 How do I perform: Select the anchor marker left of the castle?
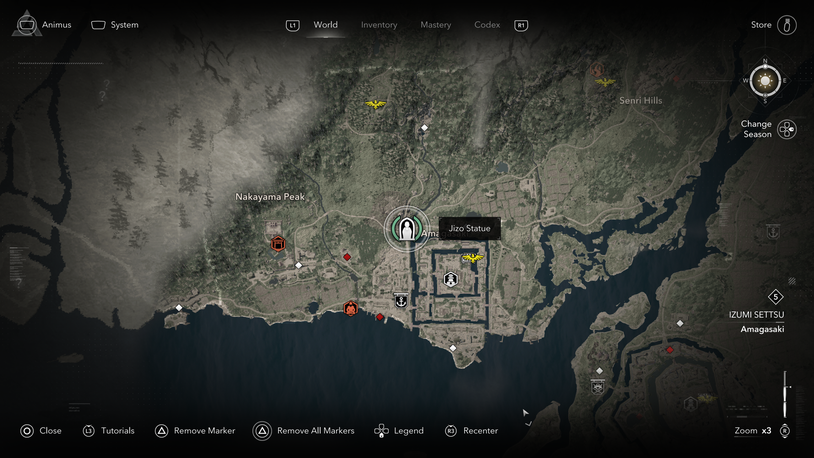pos(401,299)
